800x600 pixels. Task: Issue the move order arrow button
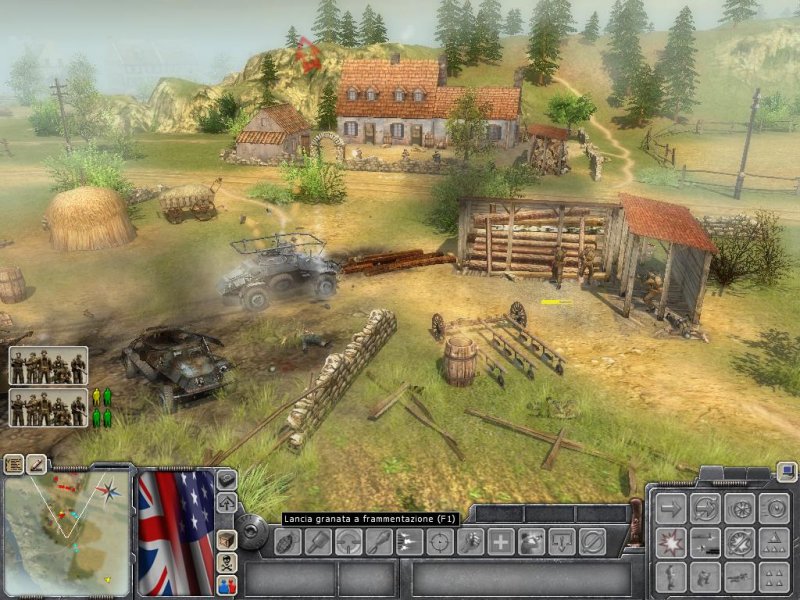(670, 508)
